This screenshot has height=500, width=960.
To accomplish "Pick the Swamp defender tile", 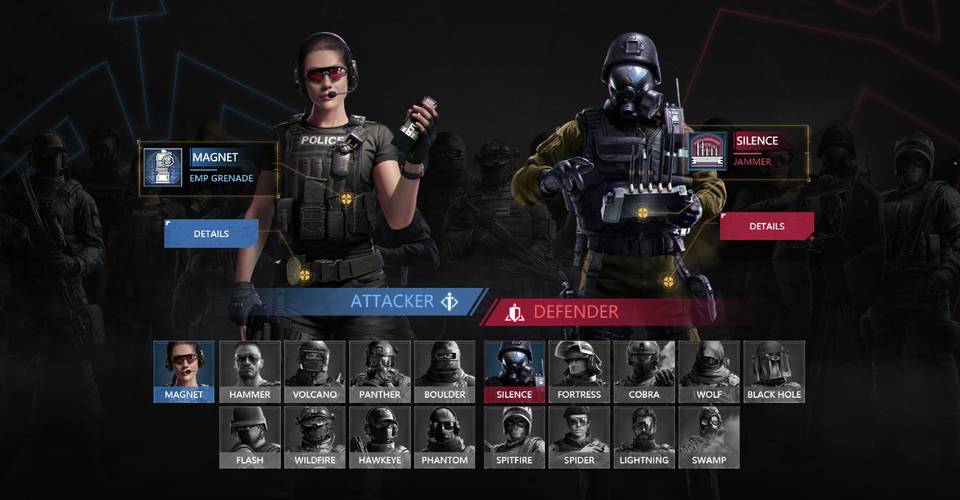I will tap(709, 437).
